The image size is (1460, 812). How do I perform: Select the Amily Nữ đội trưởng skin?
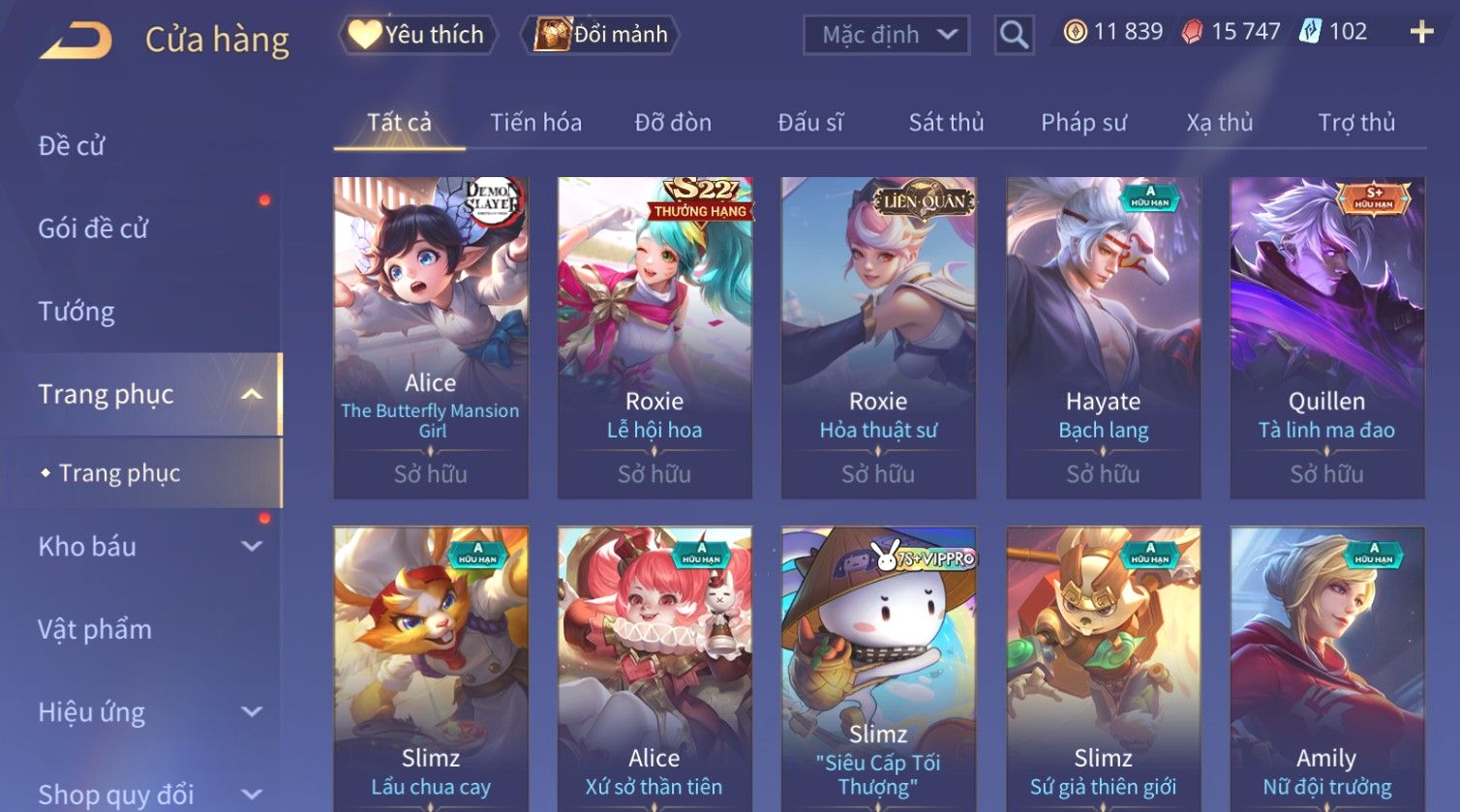[x=1326, y=668]
